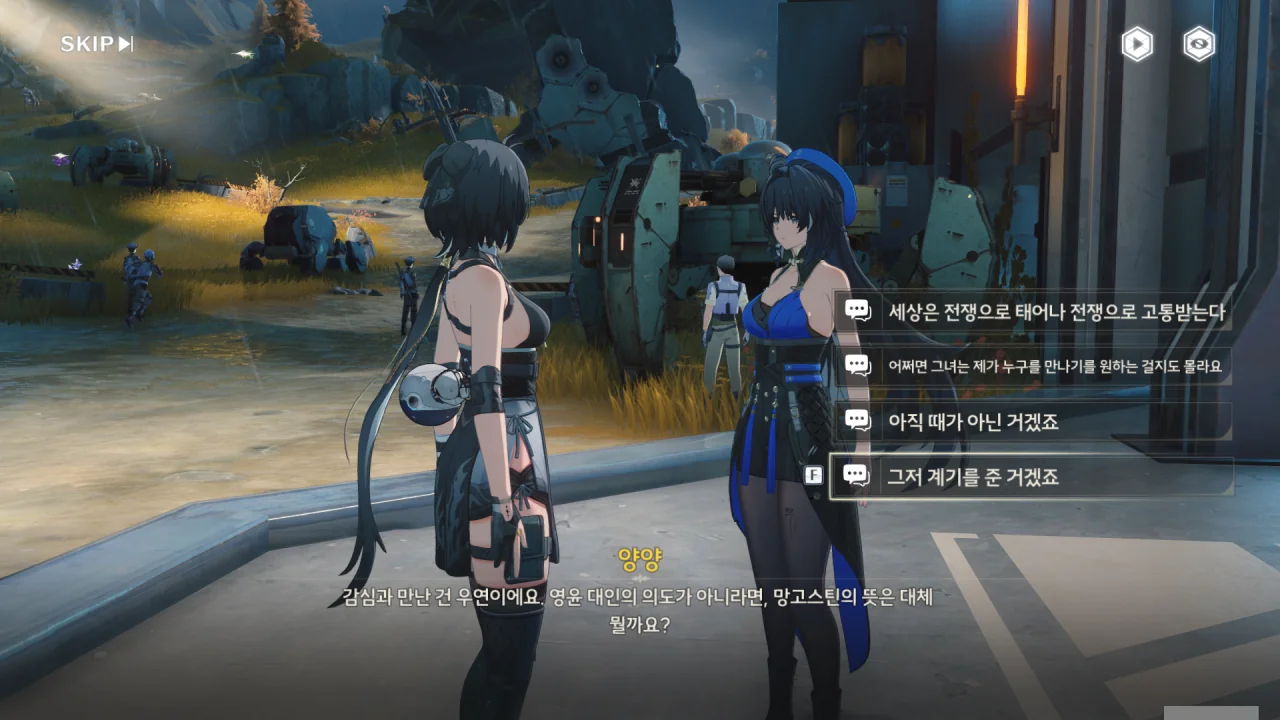Choose reply "세상은 전쟁으로 태어나 전쟁으로 고통받는다"
Image resolution: width=1280 pixels, height=720 pixels.
(x=1033, y=311)
